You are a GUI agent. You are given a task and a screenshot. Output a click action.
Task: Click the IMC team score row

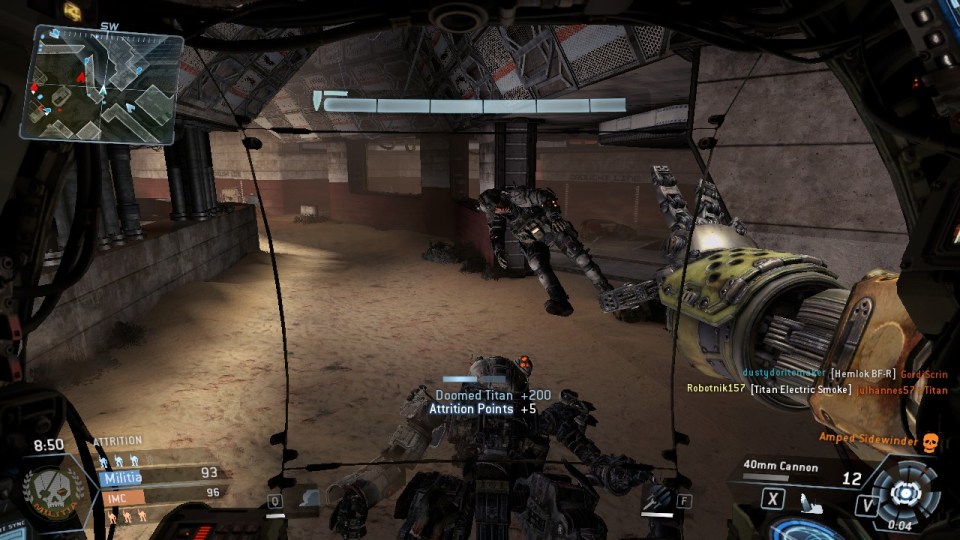[160, 493]
